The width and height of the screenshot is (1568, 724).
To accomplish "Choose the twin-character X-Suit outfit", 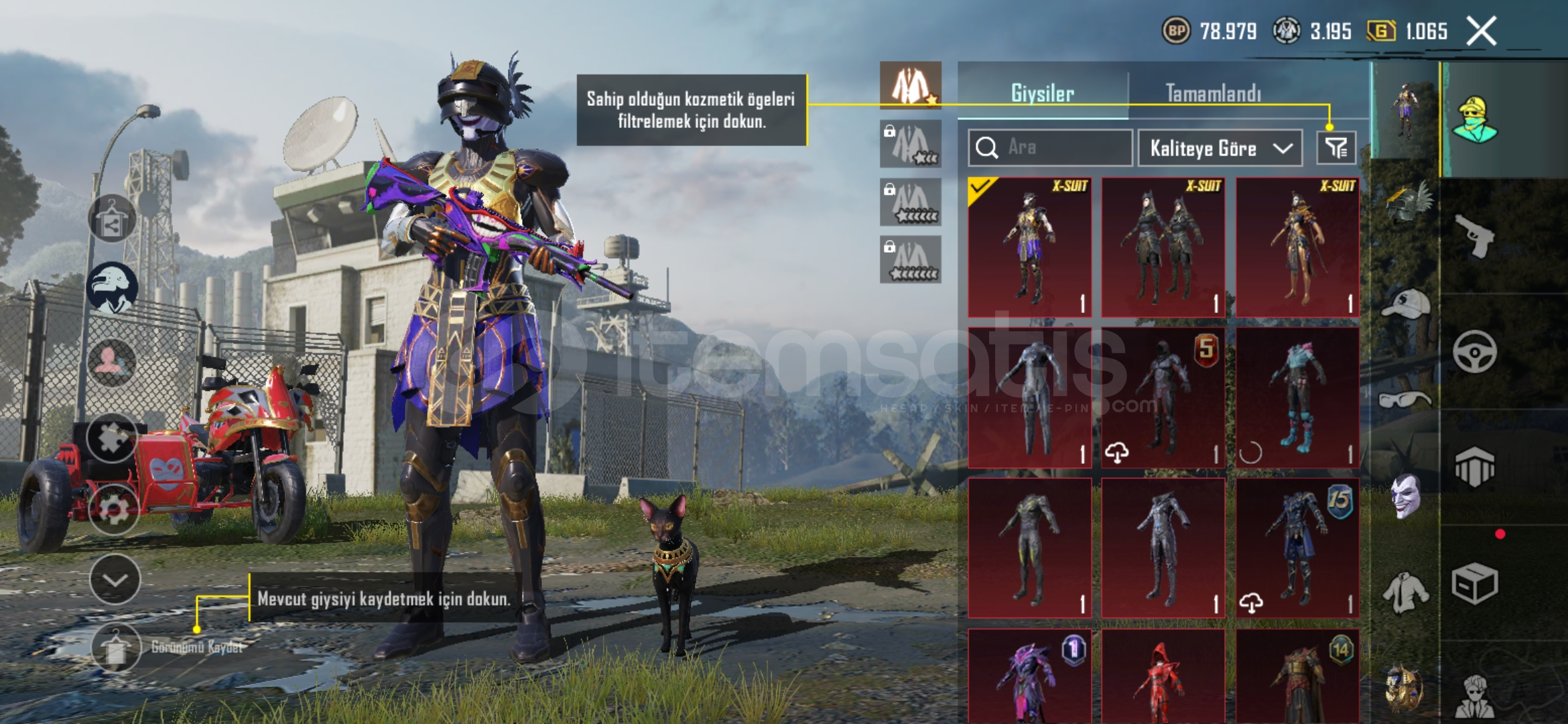I will coord(1163,247).
